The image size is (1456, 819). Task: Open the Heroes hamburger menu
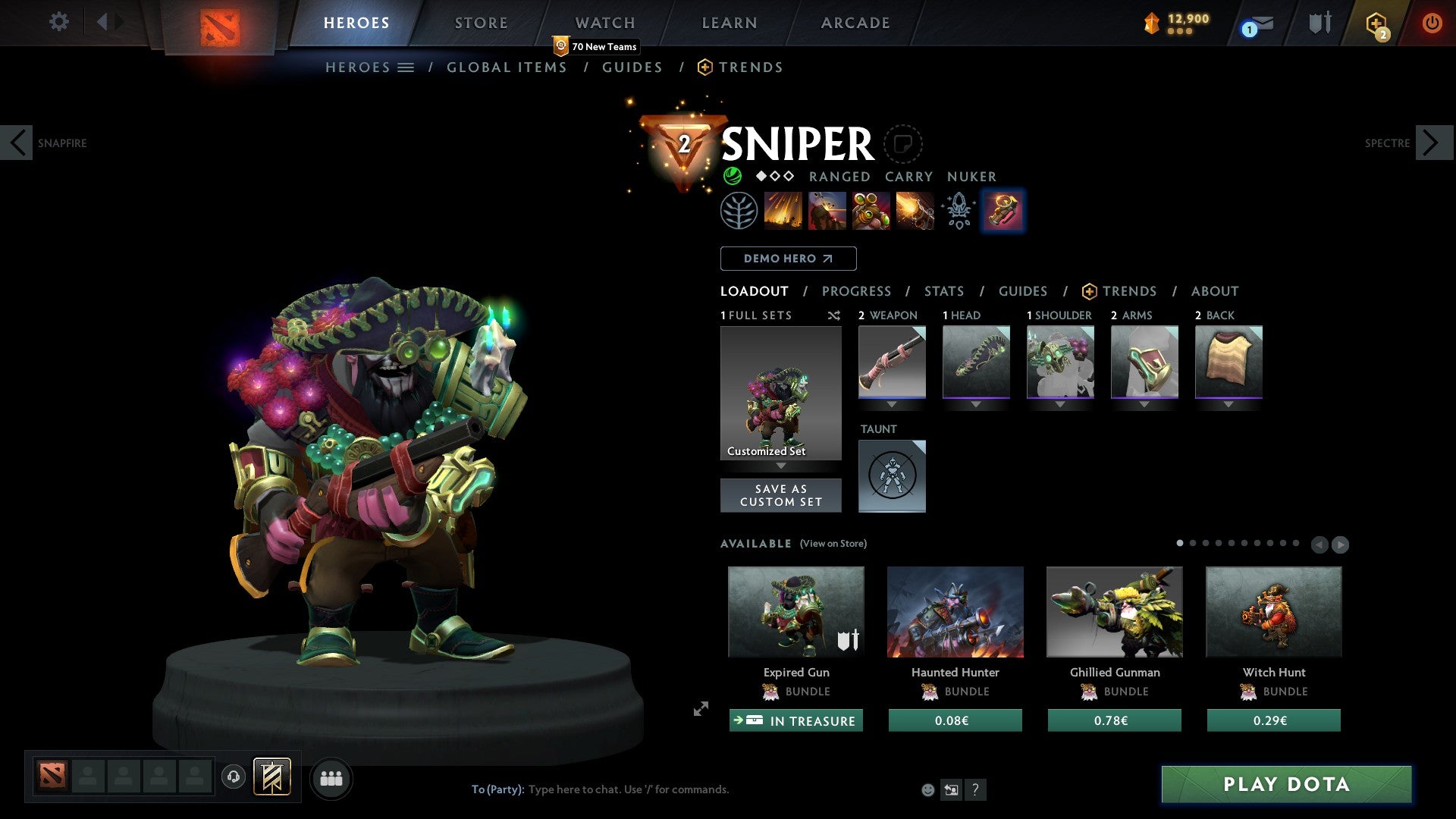coord(405,67)
